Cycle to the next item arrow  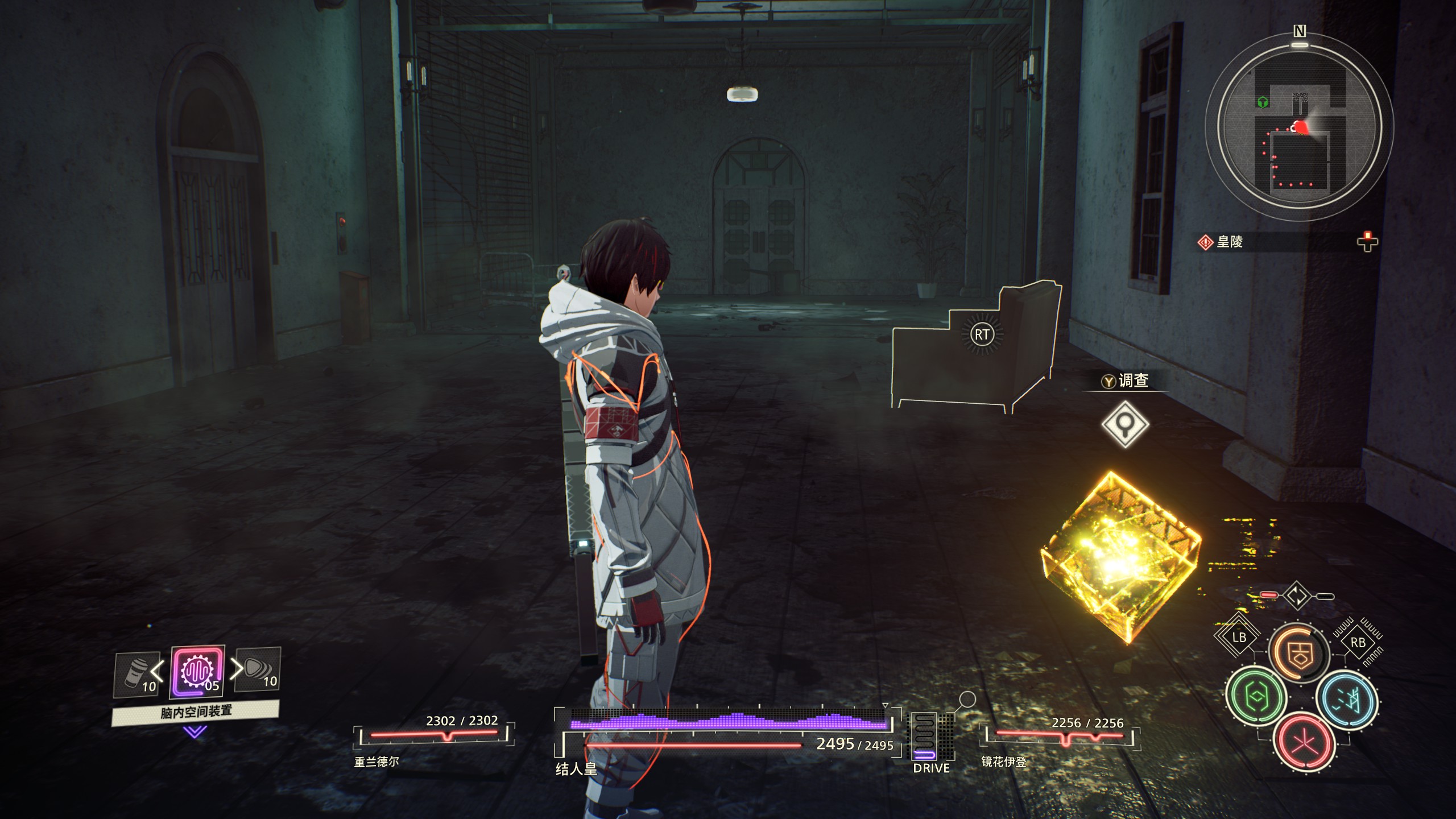[235, 669]
